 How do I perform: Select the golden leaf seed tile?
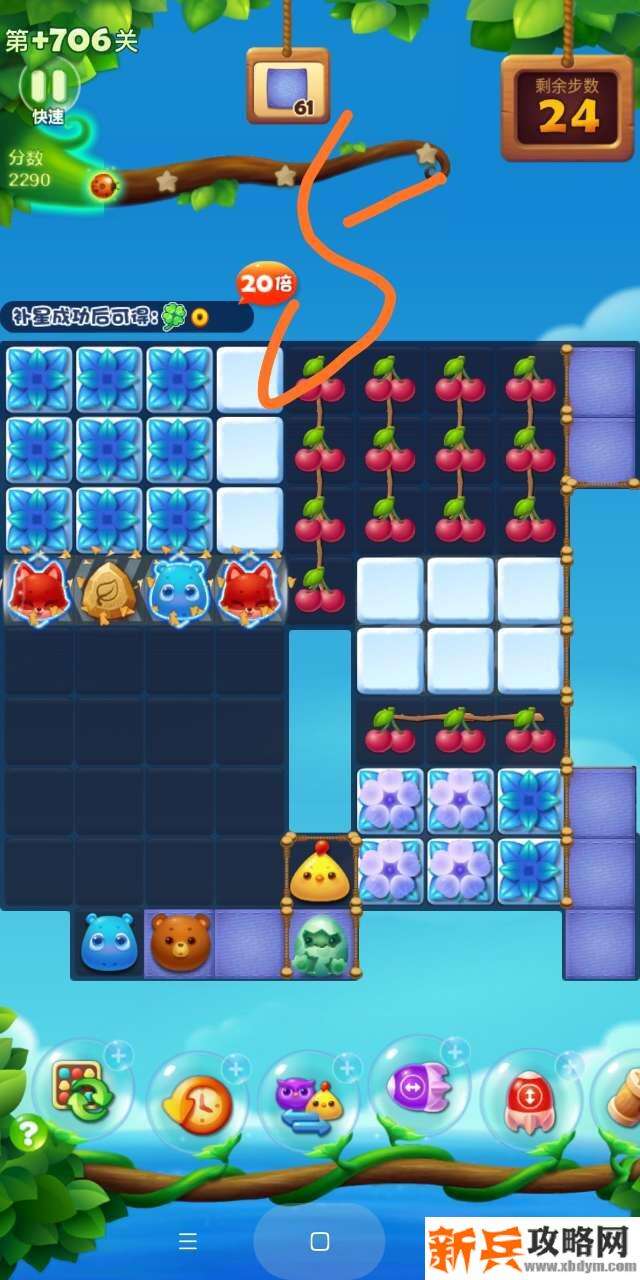click(x=109, y=590)
